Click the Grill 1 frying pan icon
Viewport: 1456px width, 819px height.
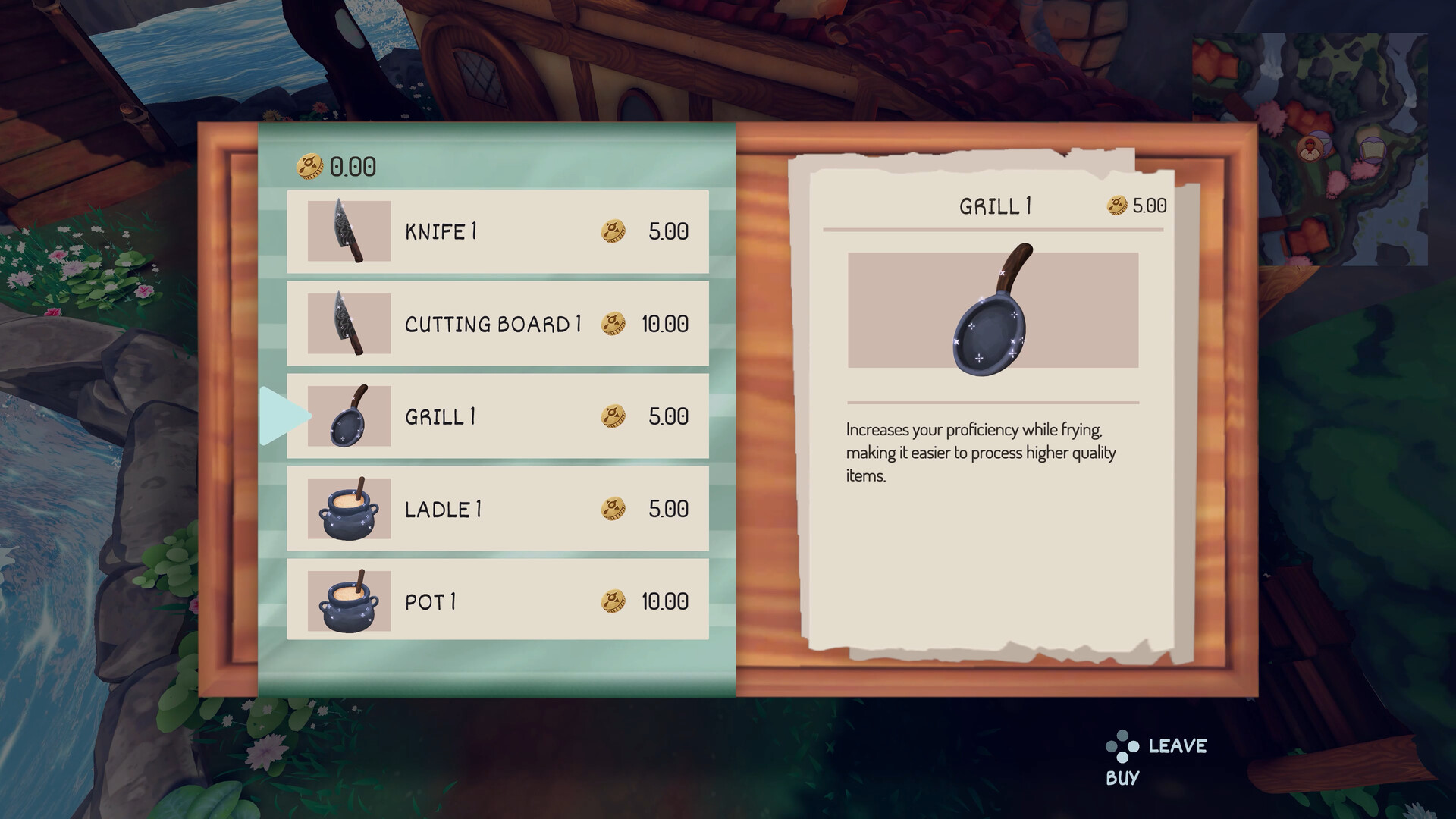coord(348,416)
